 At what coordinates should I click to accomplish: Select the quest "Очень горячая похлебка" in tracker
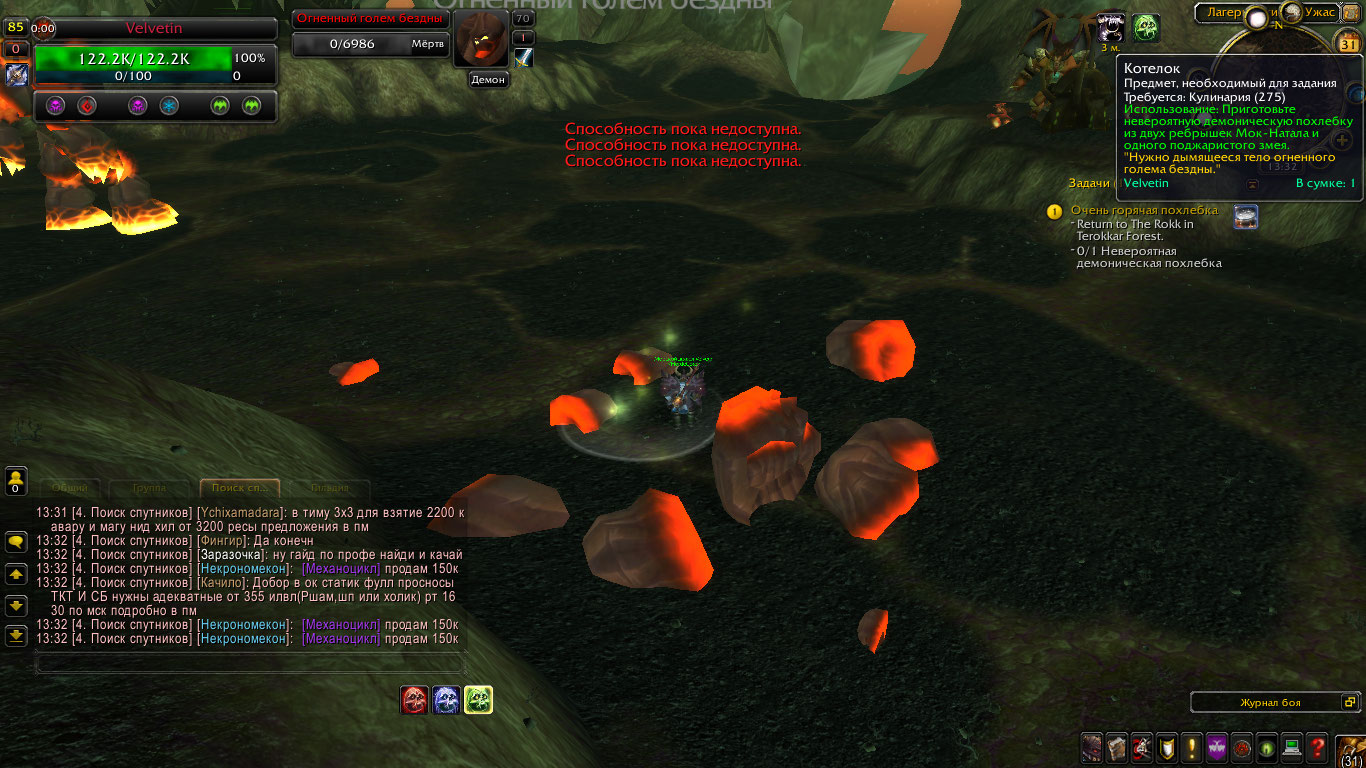pos(1144,210)
